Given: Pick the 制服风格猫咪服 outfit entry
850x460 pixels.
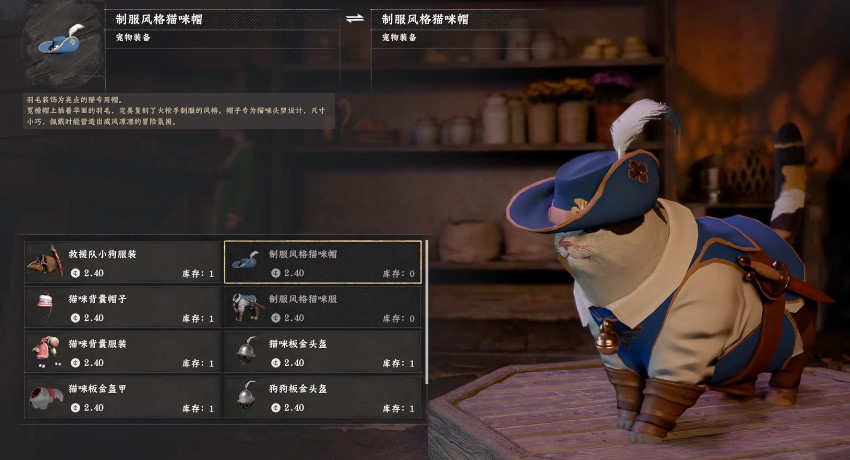Looking at the screenshot, I should [323, 307].
